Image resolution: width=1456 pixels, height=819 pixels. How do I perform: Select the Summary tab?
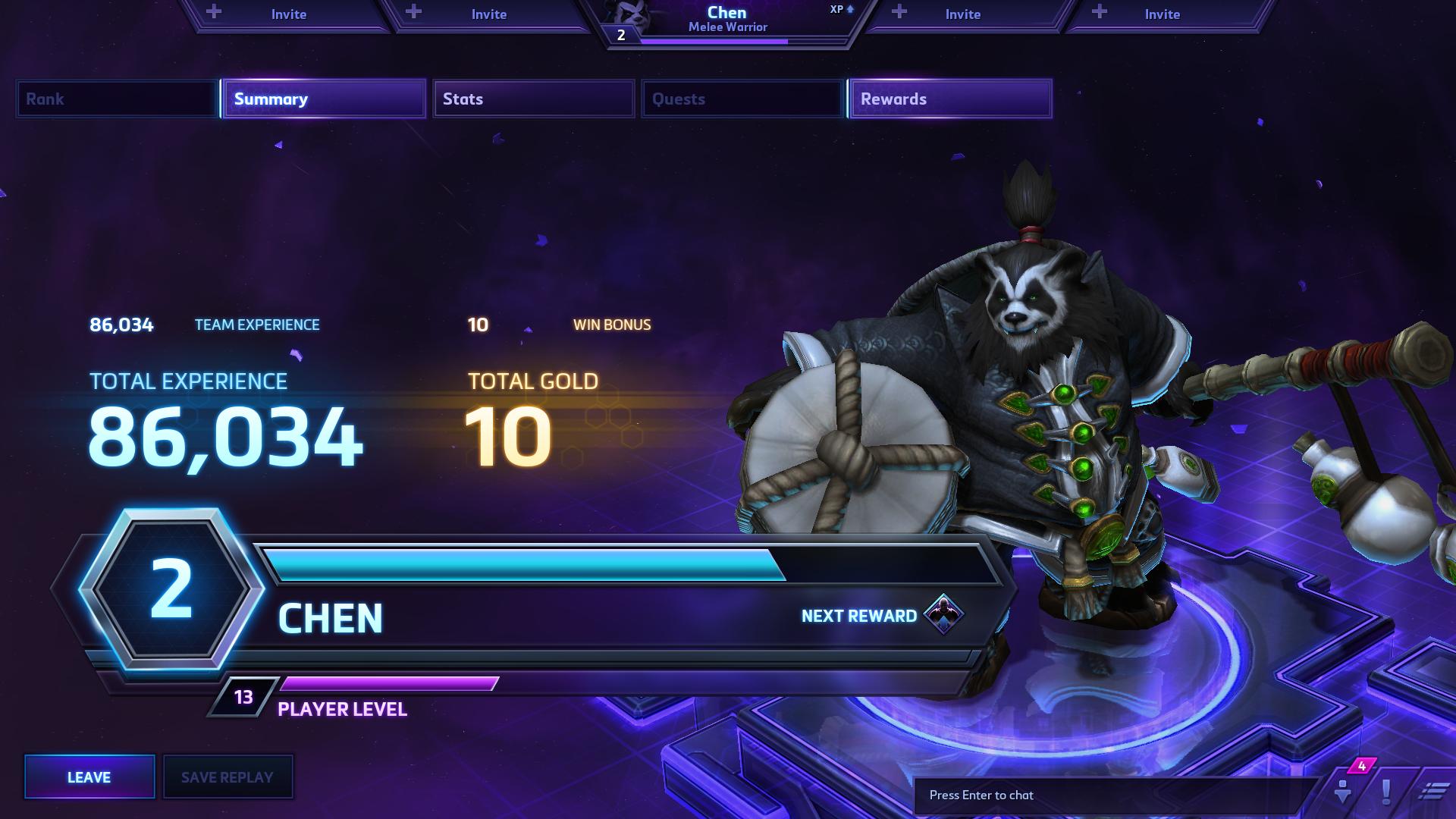pos(324,99)
